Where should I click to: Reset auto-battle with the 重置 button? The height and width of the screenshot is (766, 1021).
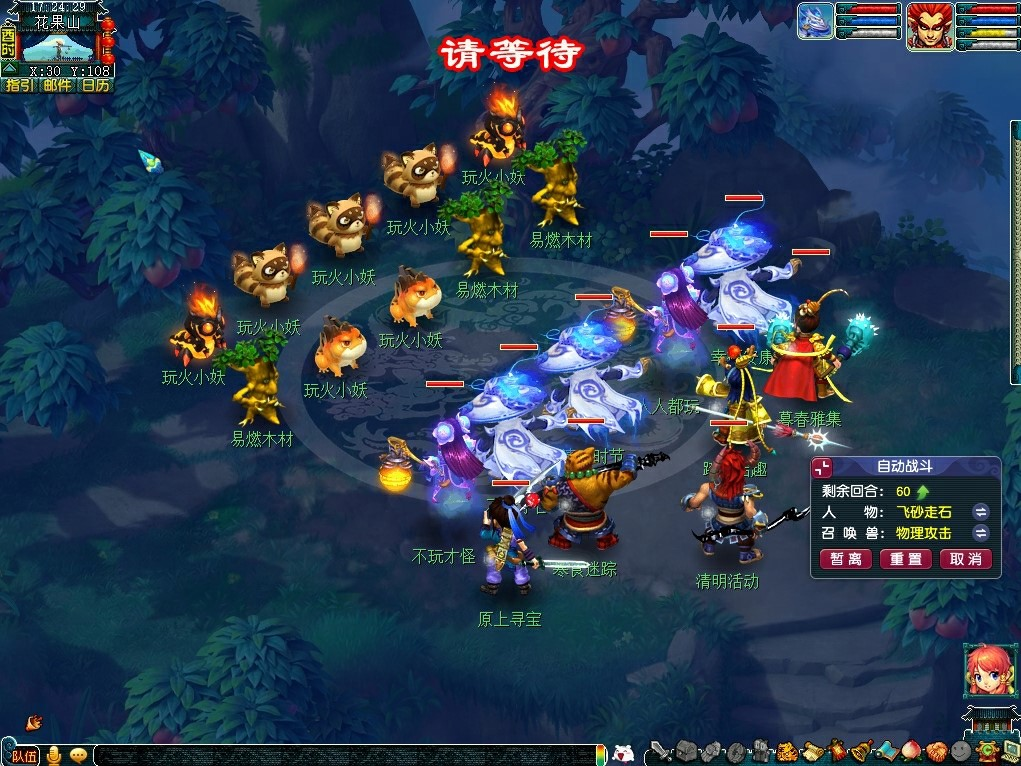(x=906, y=559)
